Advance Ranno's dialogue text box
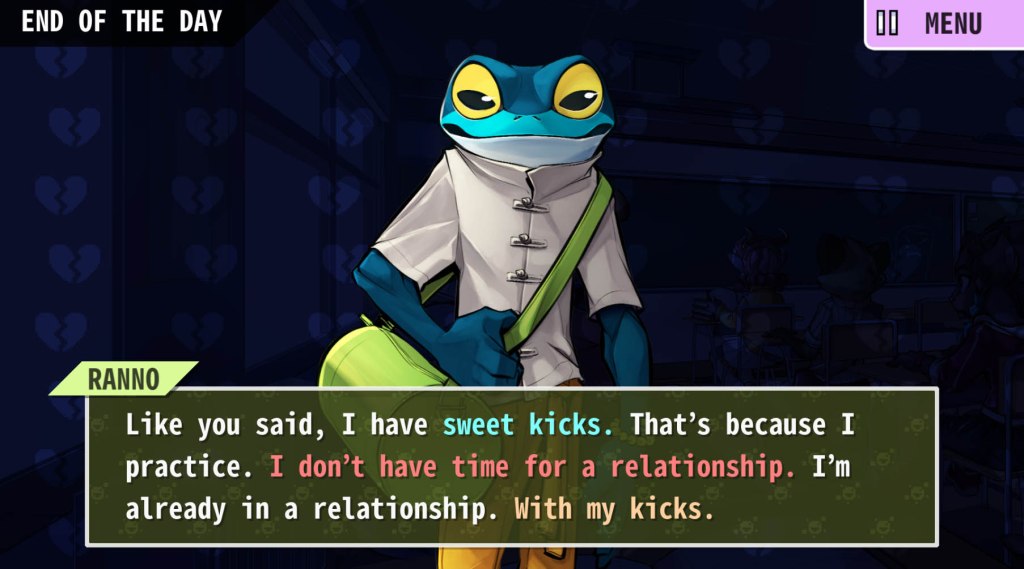 (x=511, y=466)
